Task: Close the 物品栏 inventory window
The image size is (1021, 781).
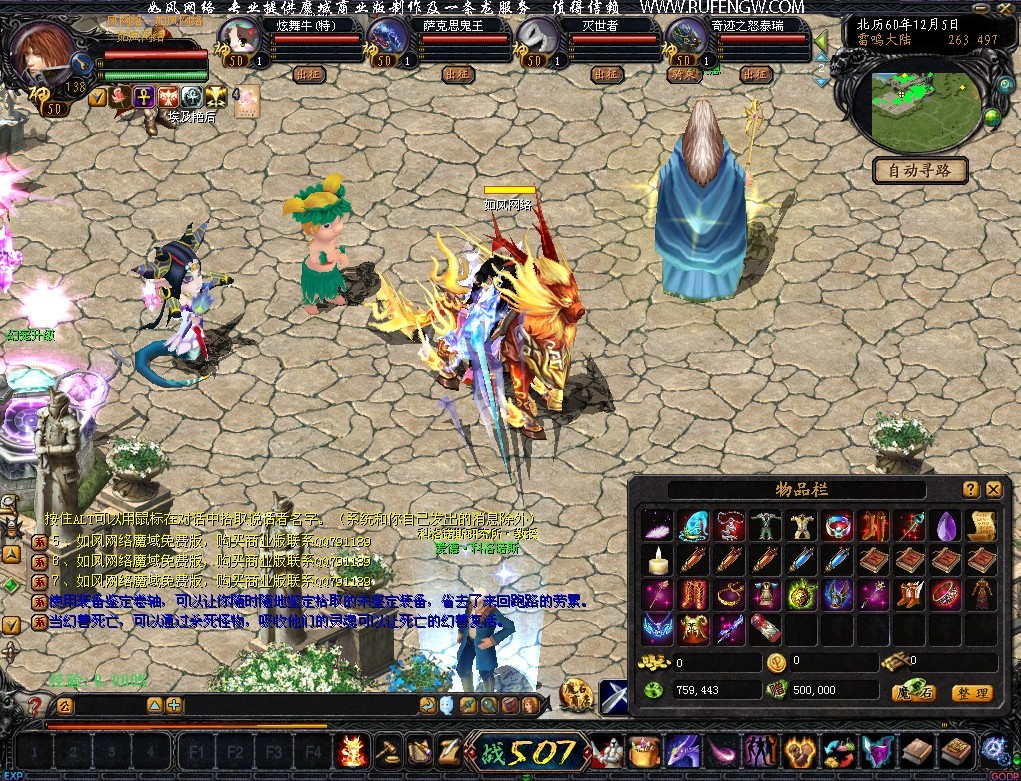Action: click(x=993, y=489)
